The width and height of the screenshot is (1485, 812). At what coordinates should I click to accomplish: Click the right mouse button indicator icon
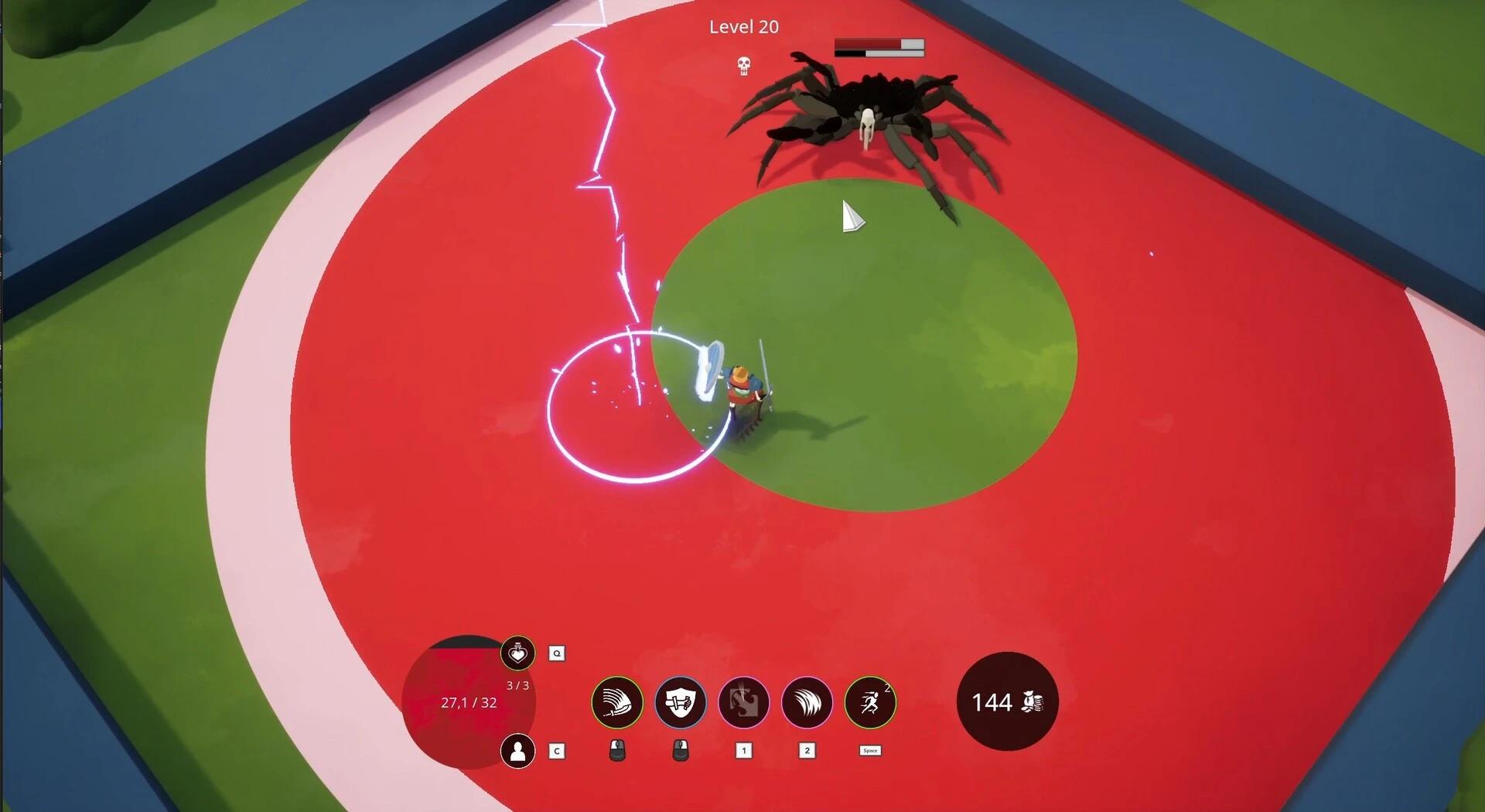click(x=681, y=750)
